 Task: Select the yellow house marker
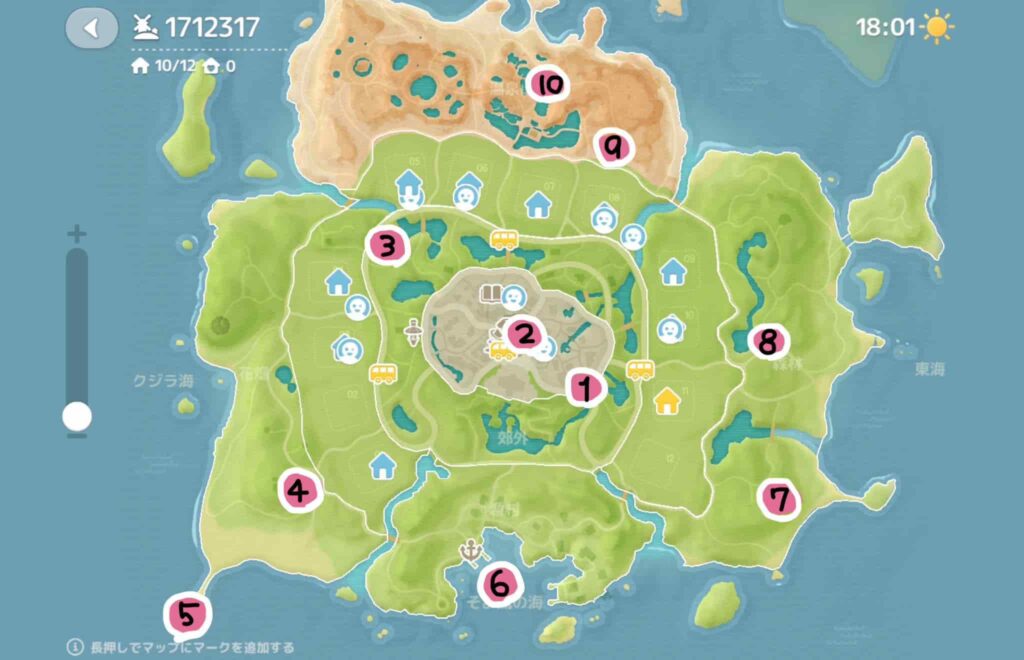(x=667, y=402)
